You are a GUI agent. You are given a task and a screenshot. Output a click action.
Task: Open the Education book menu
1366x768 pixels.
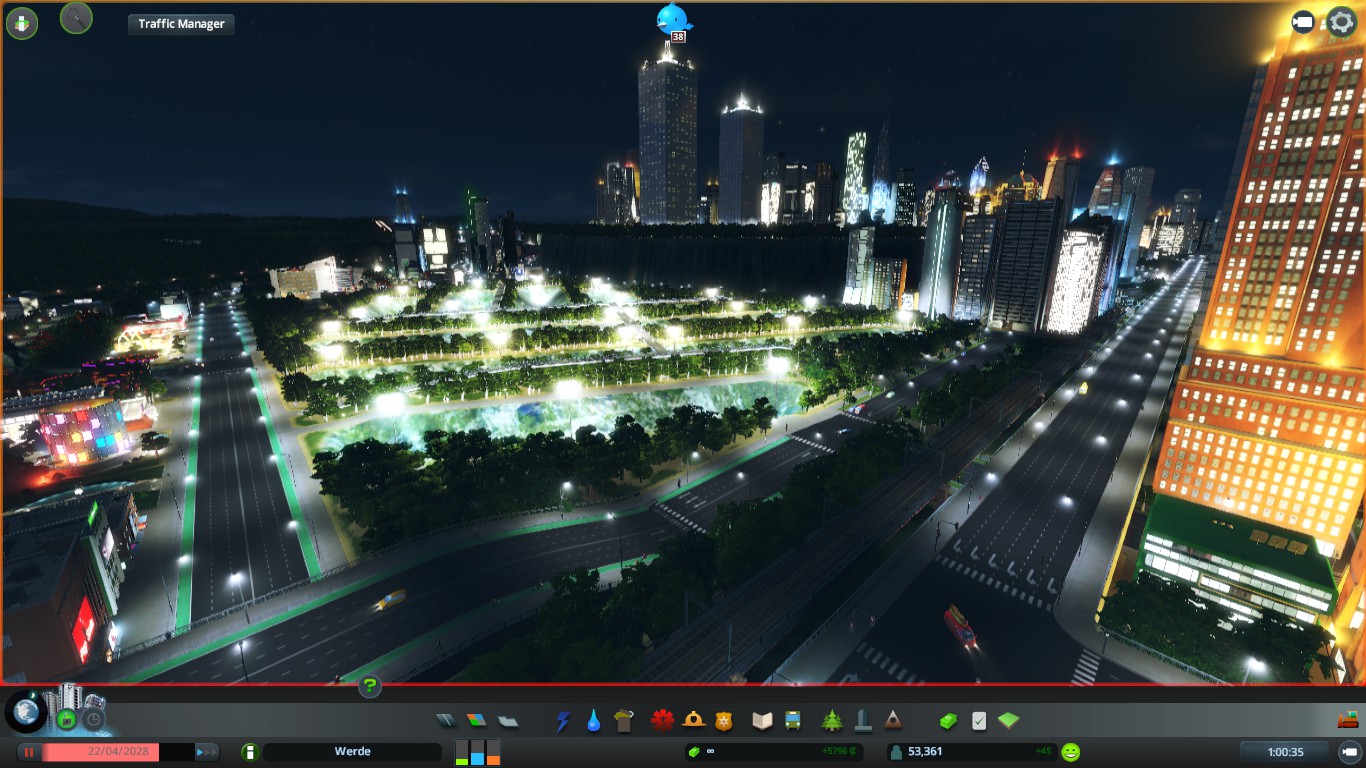coord(762,720)
